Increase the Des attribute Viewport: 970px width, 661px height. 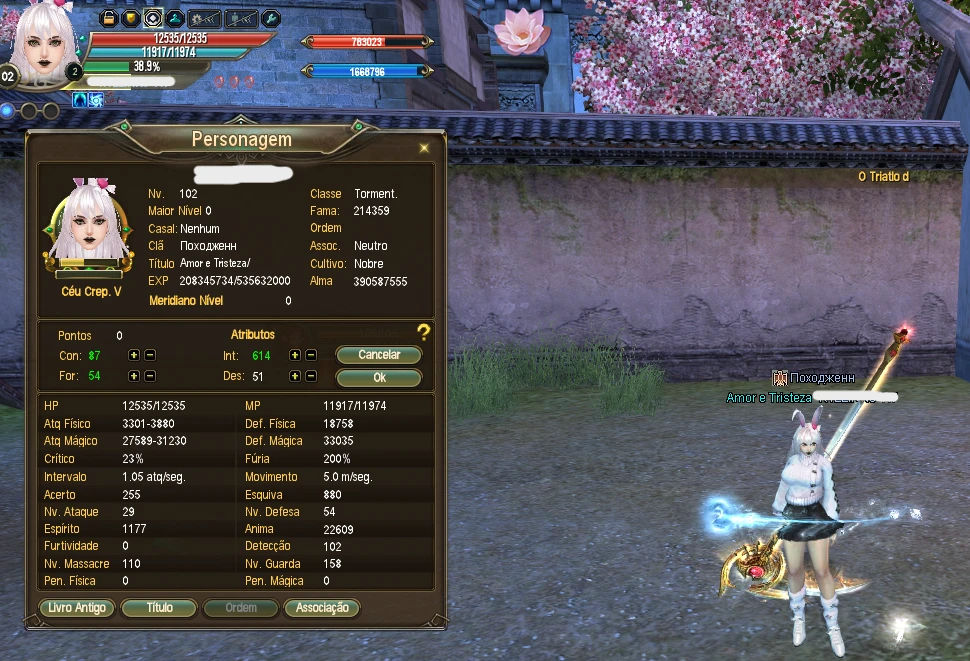tap(295, 376)
